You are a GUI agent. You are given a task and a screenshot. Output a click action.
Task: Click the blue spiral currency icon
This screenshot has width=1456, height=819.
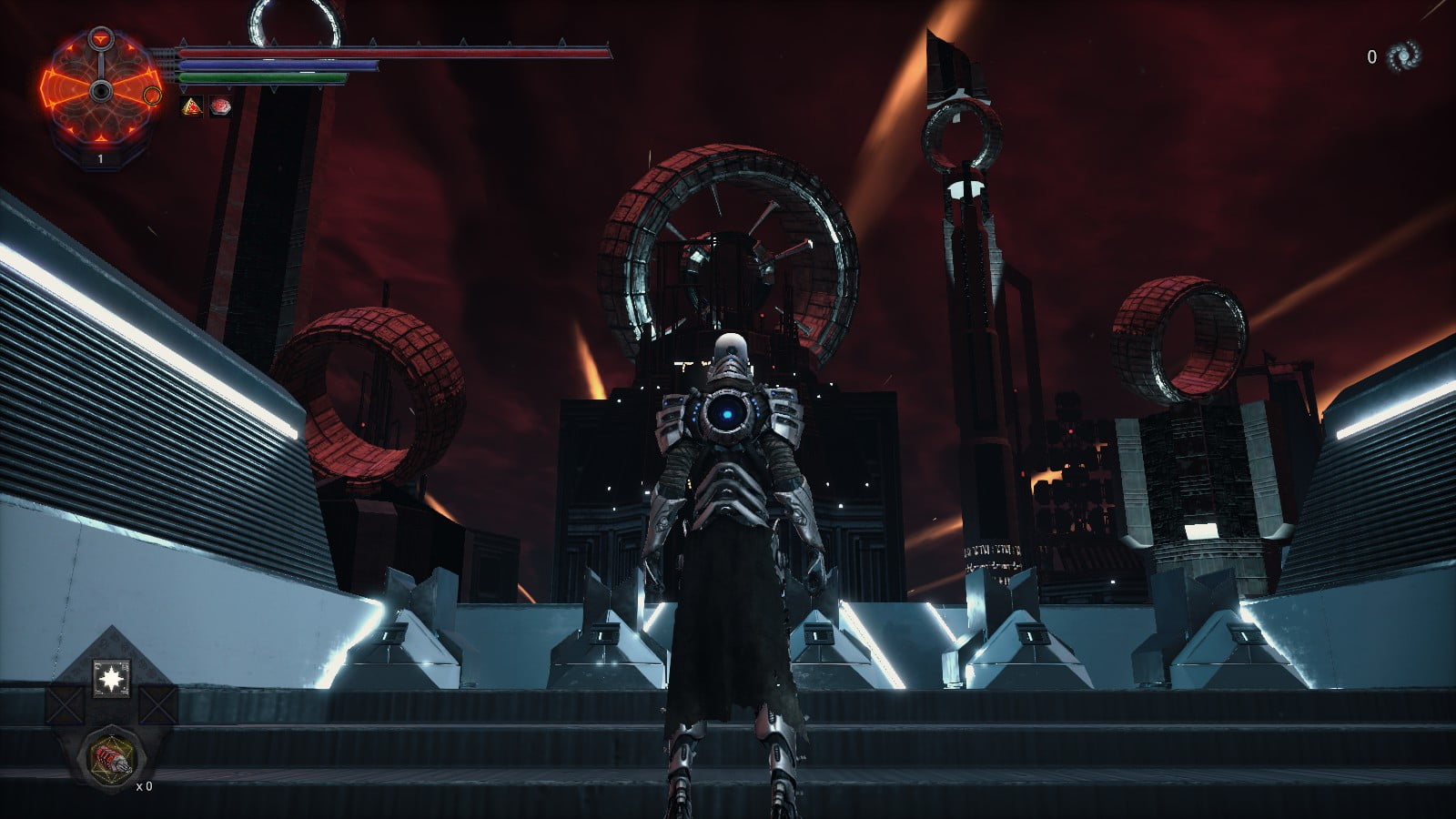(x=1402, y=56)
